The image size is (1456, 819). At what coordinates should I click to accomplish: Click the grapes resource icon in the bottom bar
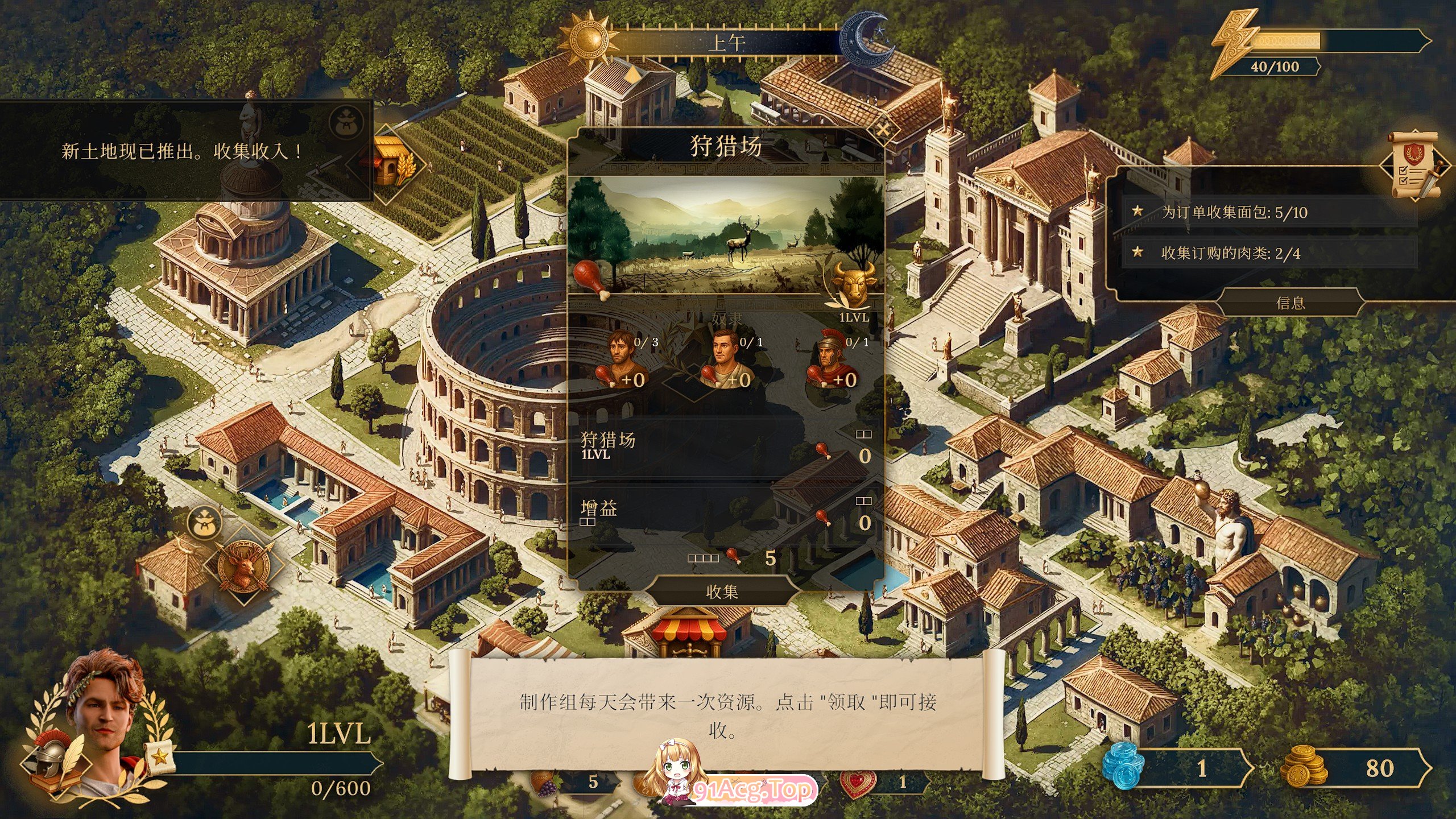tap(547, 782)
